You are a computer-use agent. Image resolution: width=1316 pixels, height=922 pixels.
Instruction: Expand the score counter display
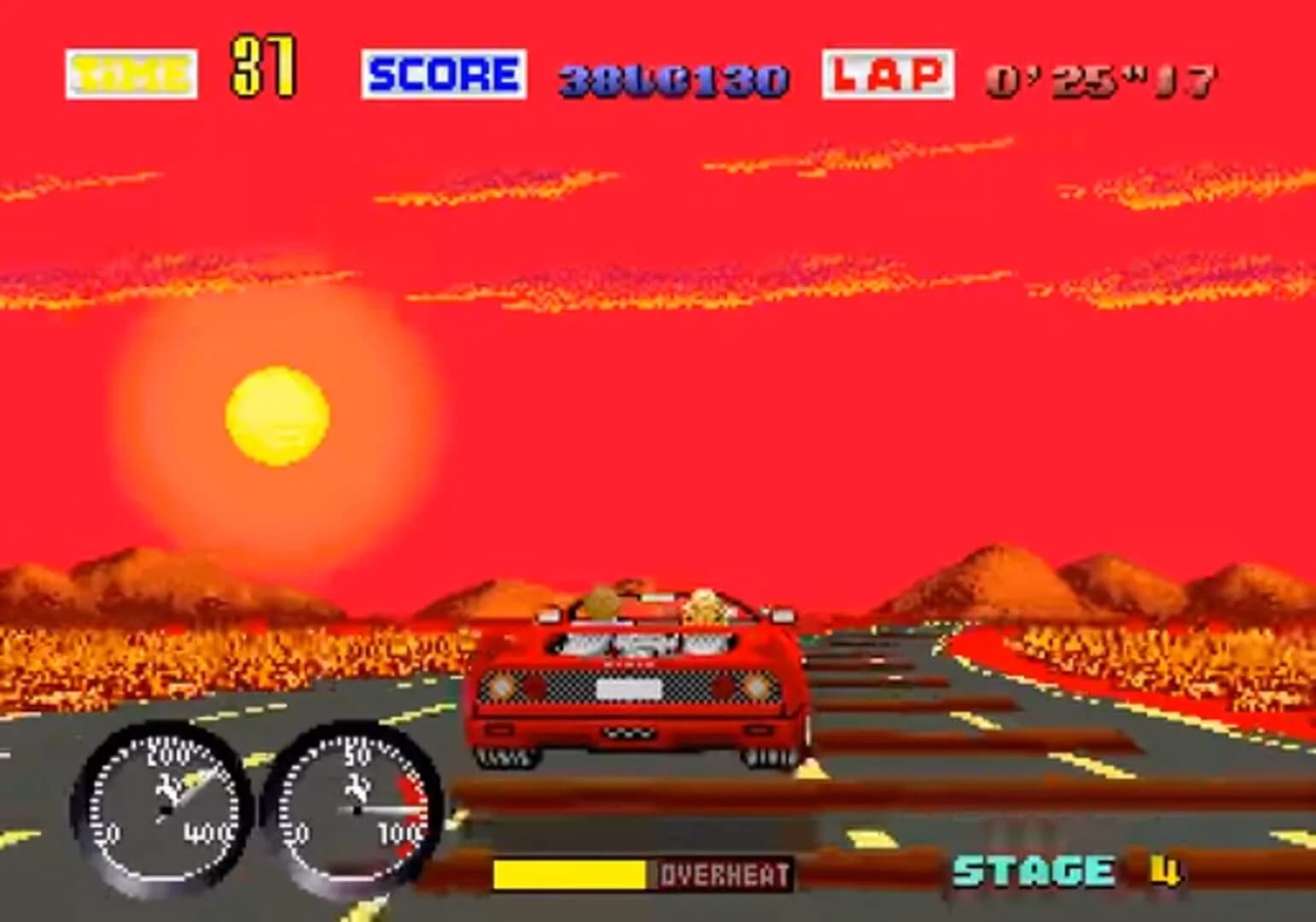pyautogui.click(x=674, y=79)
